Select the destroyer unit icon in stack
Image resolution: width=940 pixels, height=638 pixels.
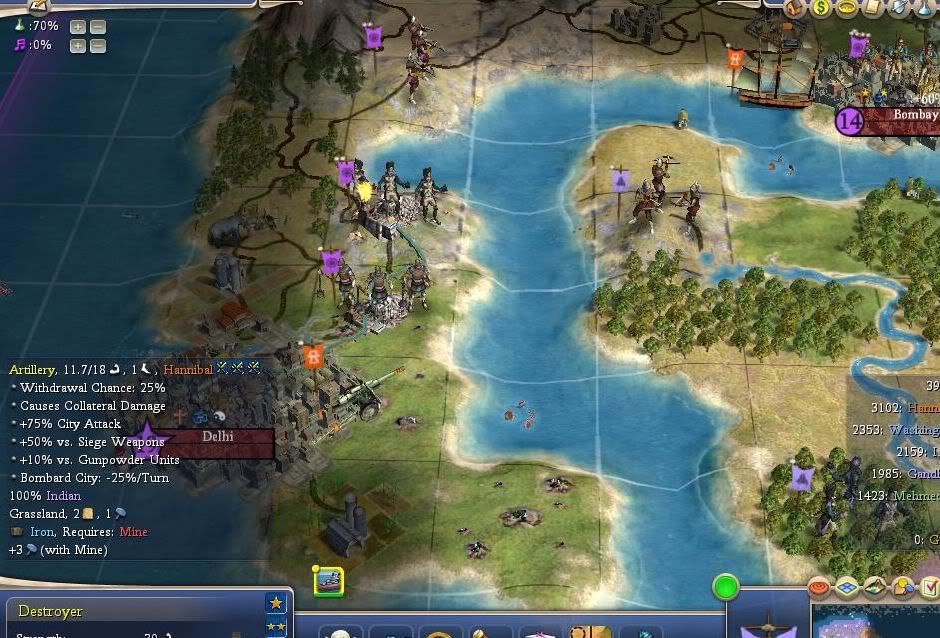(x=328, y=582)
